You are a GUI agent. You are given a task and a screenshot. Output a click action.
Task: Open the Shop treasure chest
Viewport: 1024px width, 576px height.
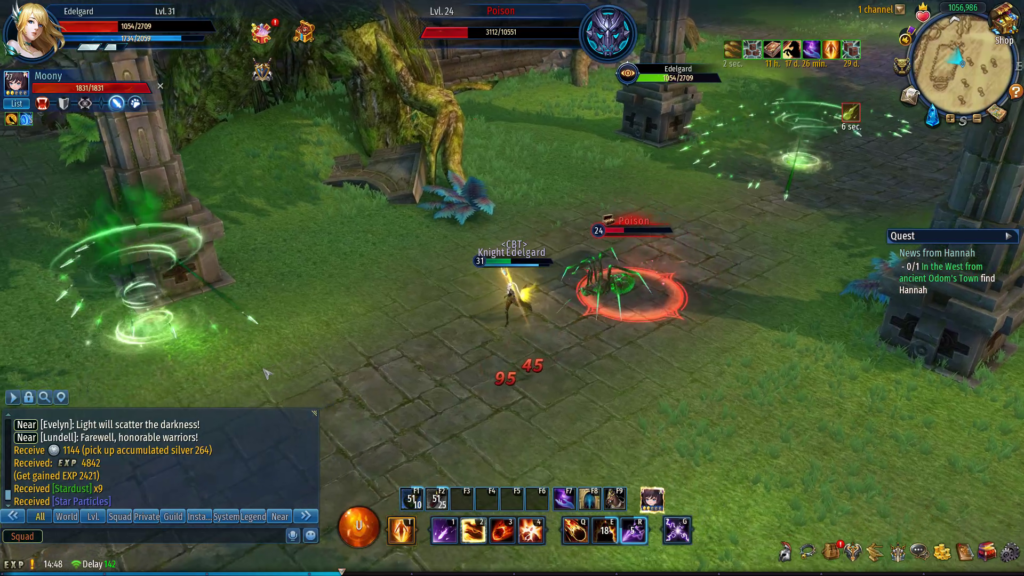pos(1003,17)
